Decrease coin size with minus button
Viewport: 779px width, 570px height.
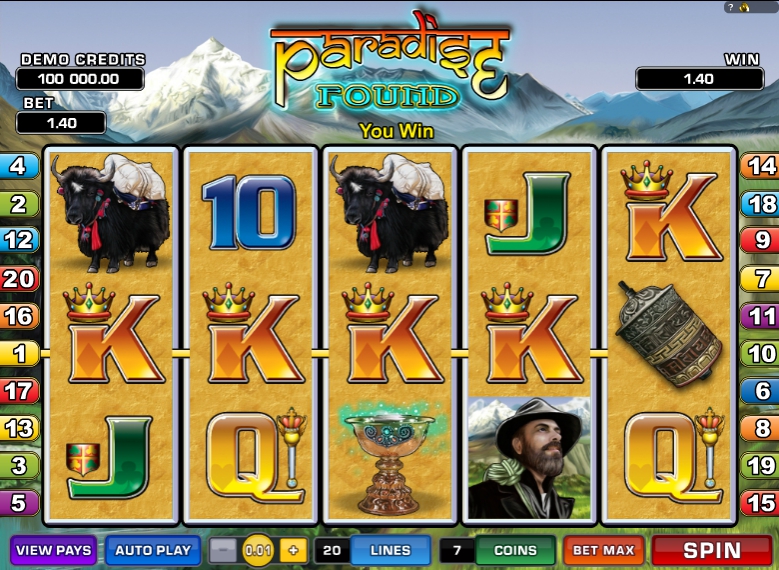(x=225, y=550)
